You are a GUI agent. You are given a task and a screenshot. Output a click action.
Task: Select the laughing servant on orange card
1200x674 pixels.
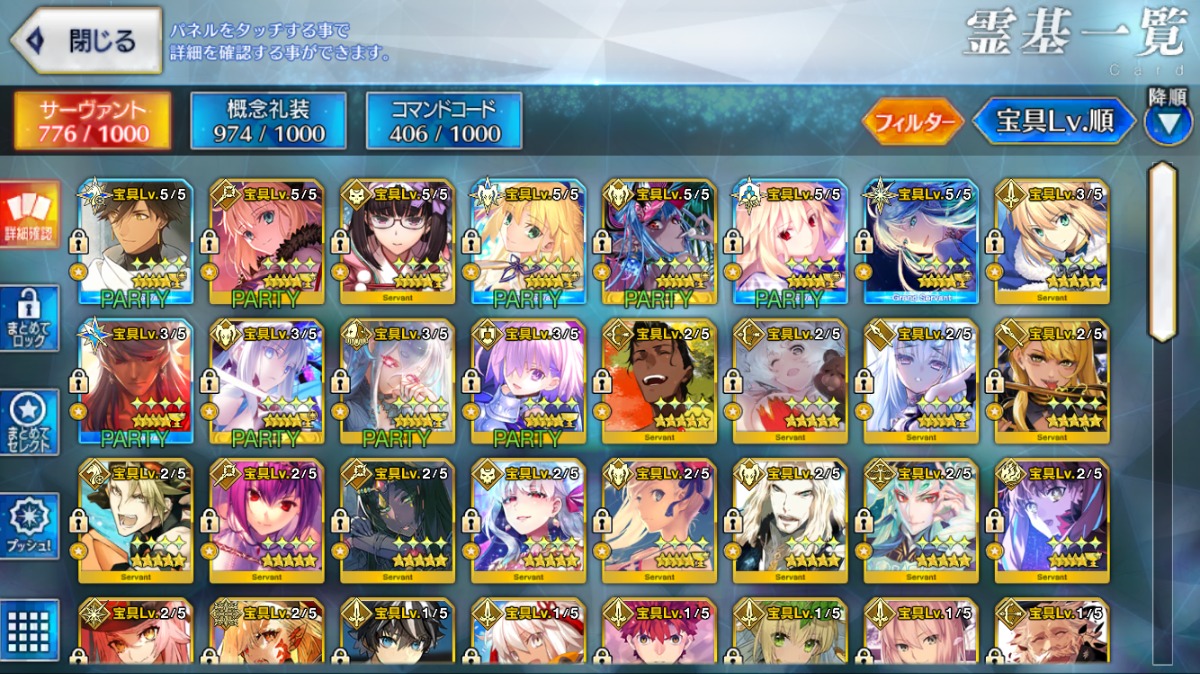(x=659, y=381)
